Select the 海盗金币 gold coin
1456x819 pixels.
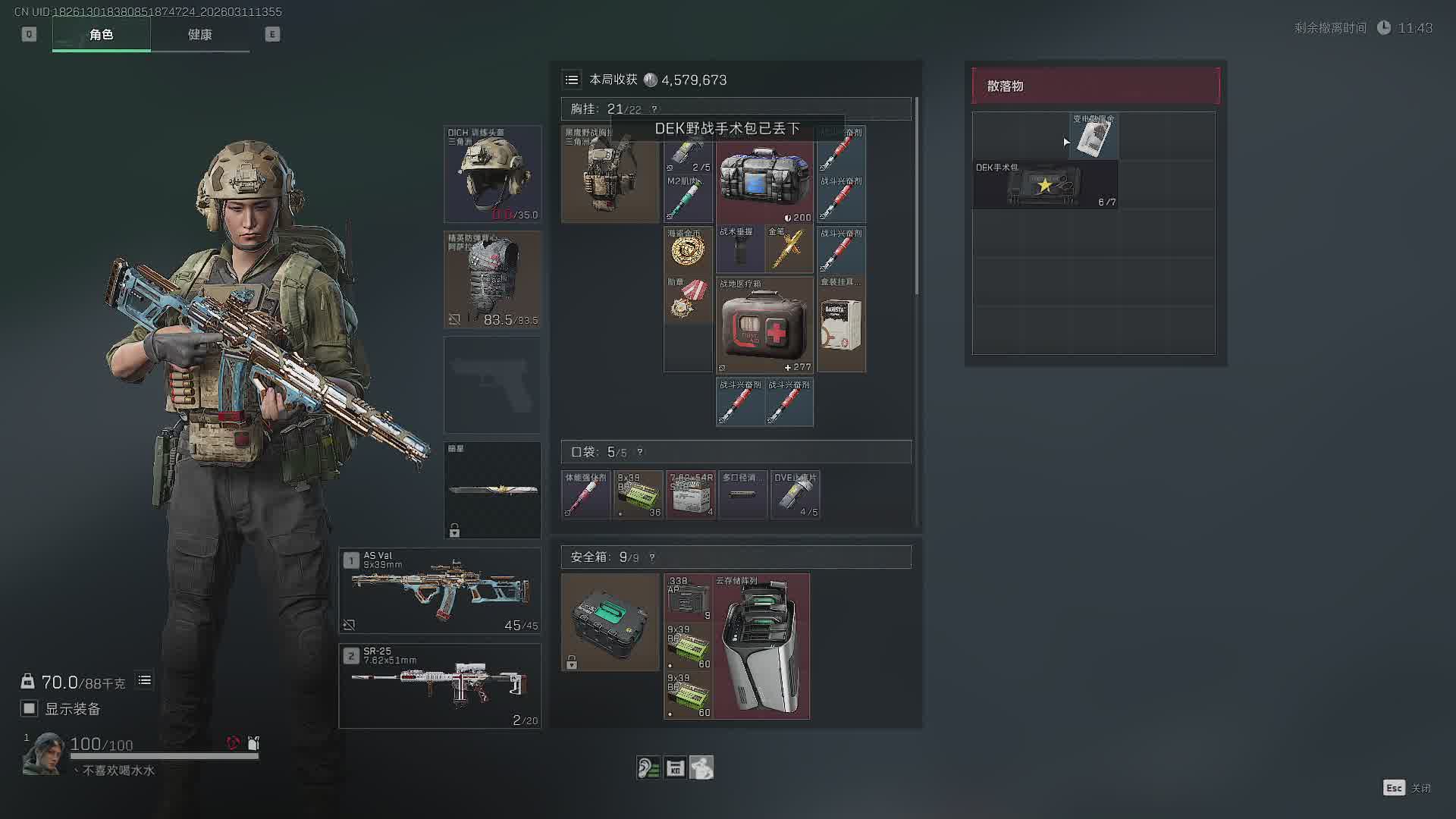point(688,249)
